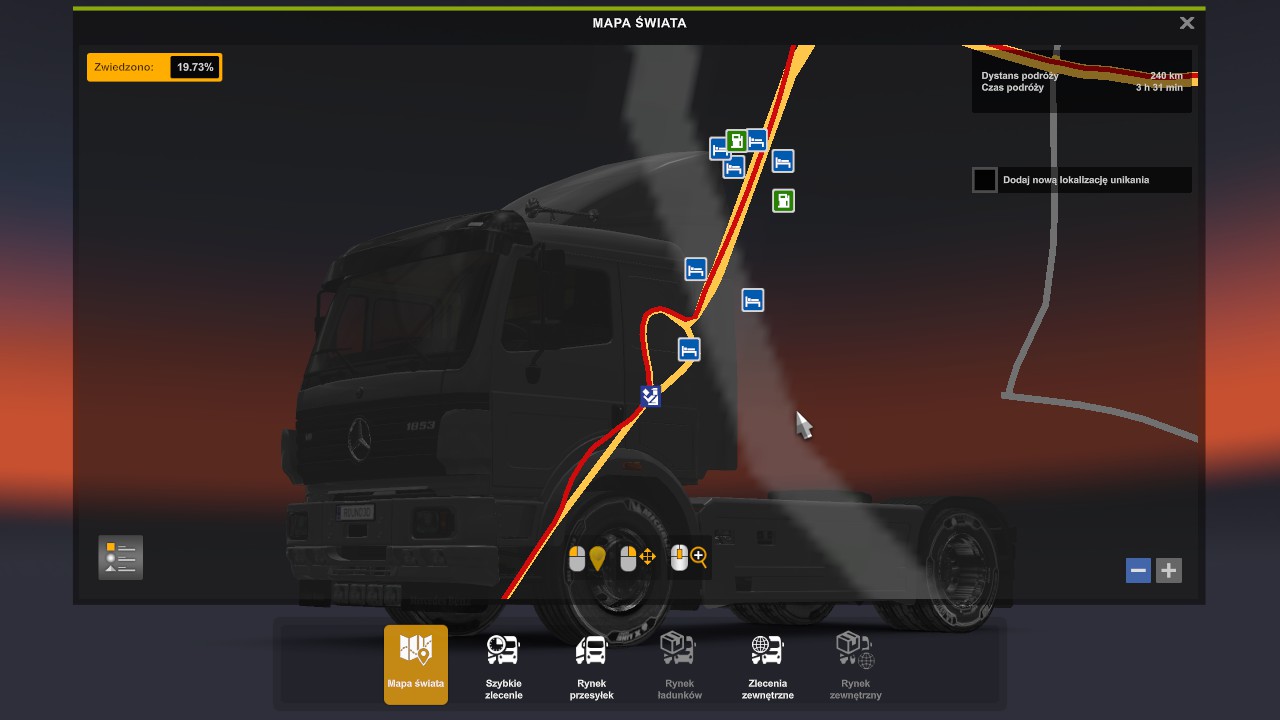
Task: Zoom in the map with plus button
Action: 1168,570
